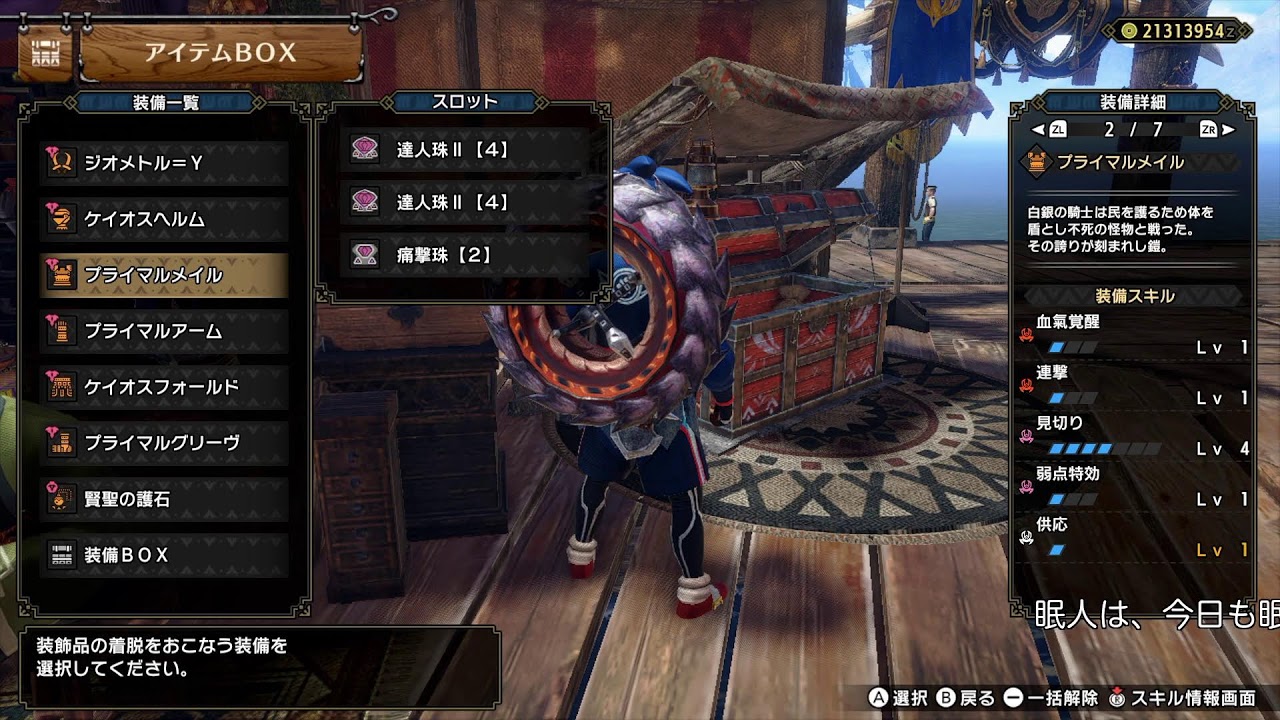Choose the プライマルグリーヴ leg armor
Viewport: 1280px width, 720px height.
165,443
